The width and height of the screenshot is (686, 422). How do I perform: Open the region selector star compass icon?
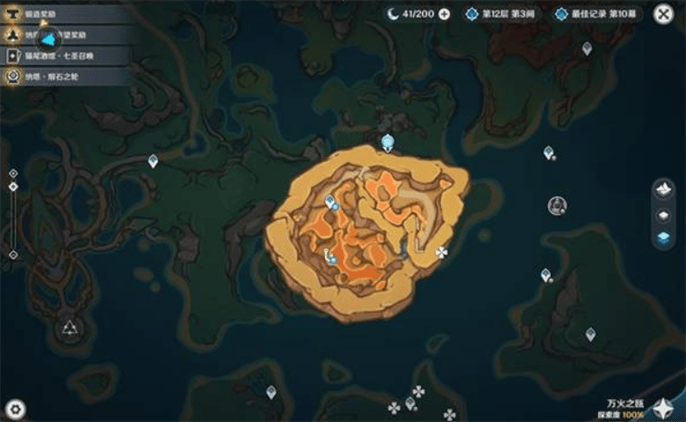coord(663,407)
